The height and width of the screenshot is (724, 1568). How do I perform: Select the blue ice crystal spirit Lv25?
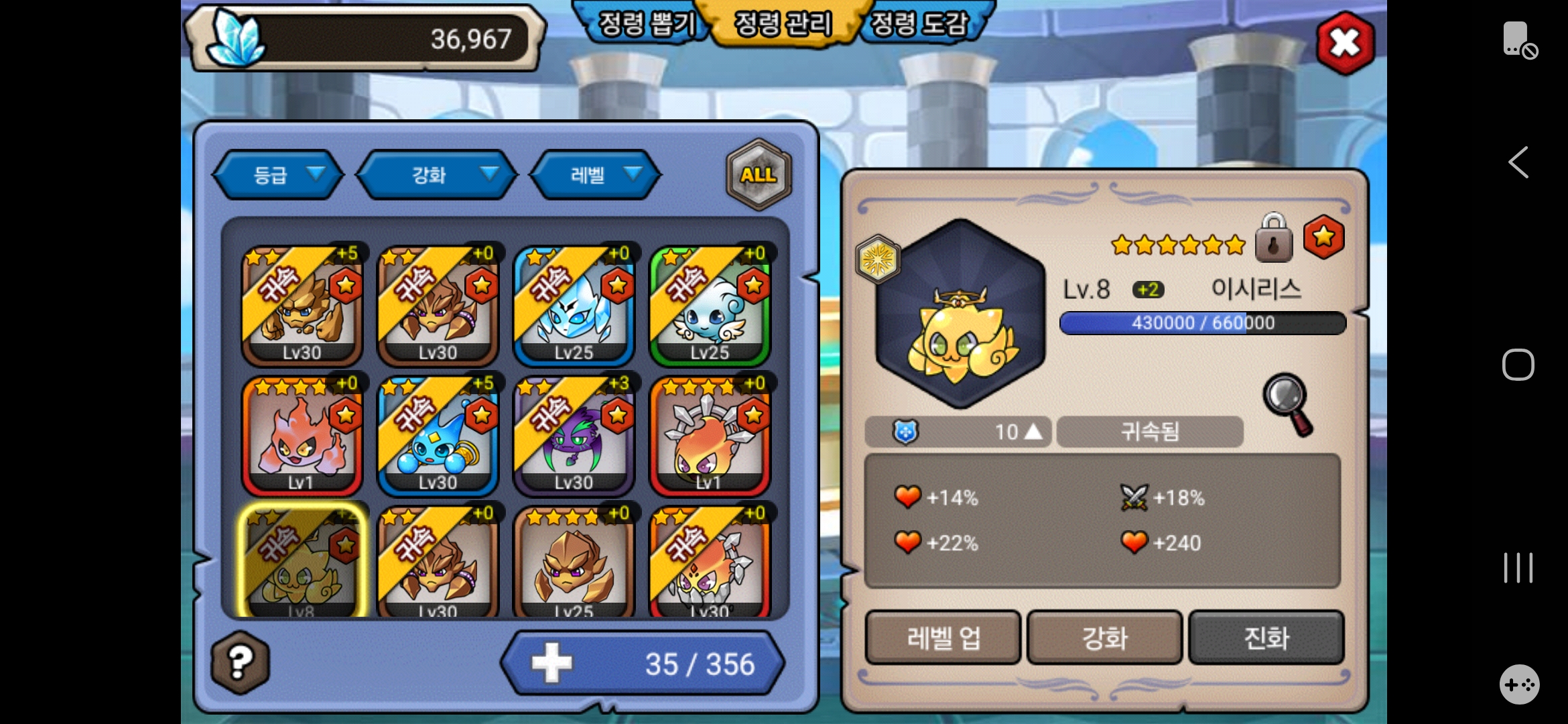pyautogui.click(x=574, y=306)
